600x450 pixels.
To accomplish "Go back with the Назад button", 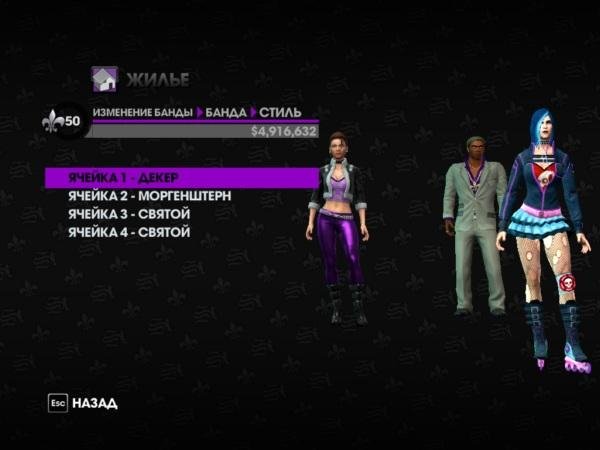I will tap(83, 403).
